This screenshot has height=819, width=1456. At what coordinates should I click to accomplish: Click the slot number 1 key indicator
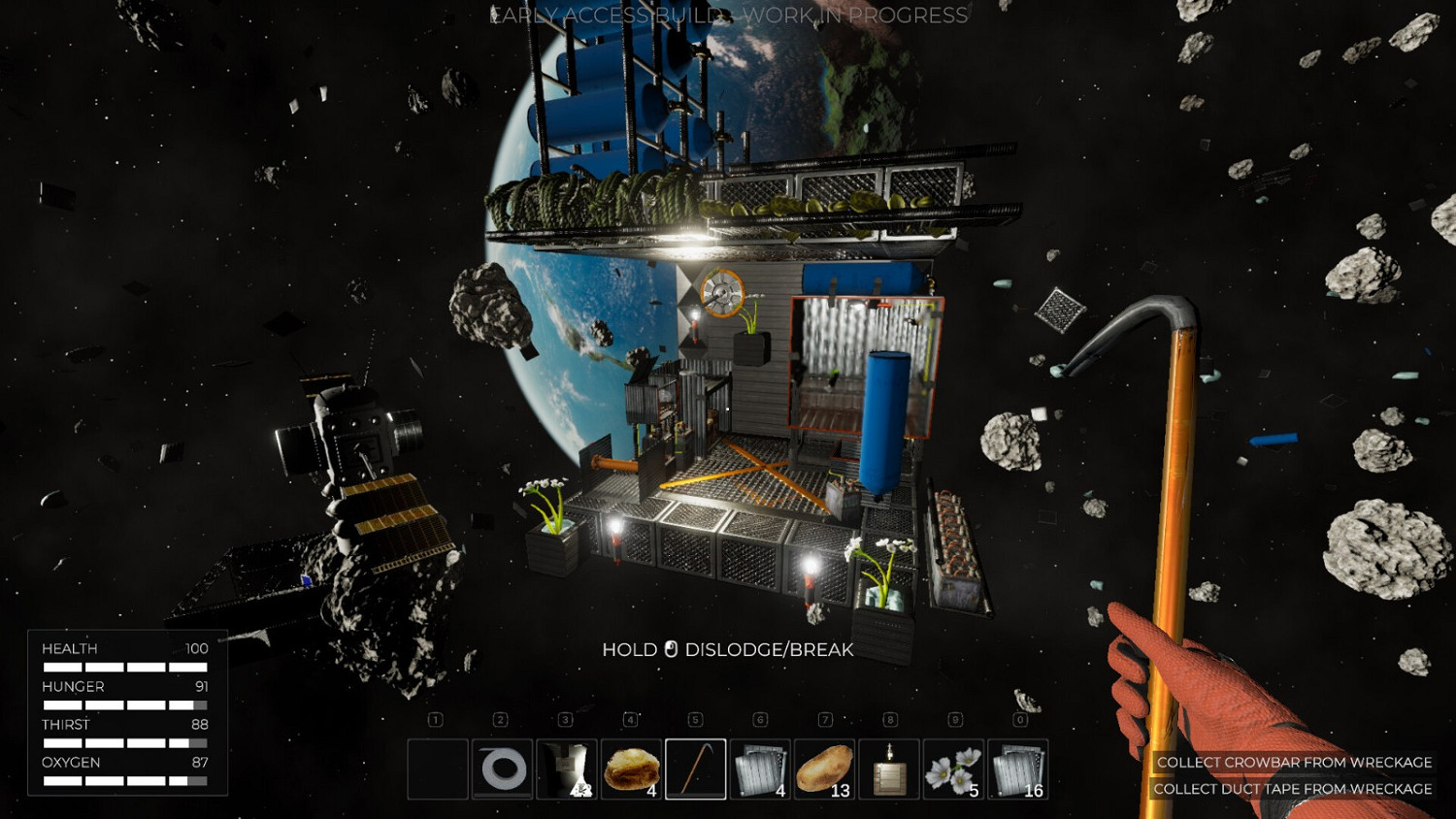point(437,720)
